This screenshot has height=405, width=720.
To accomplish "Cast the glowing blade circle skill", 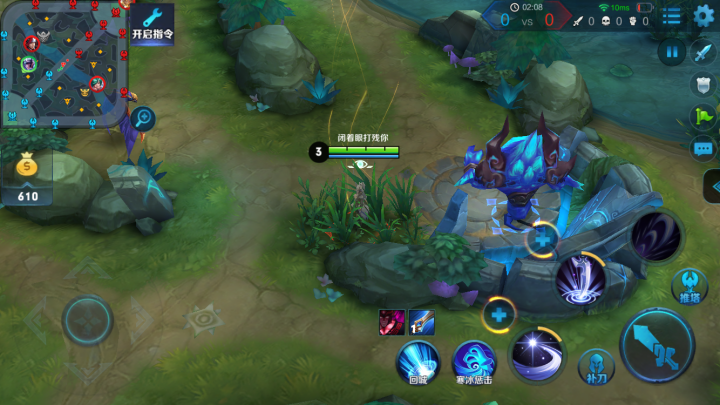I will [580, 279].
